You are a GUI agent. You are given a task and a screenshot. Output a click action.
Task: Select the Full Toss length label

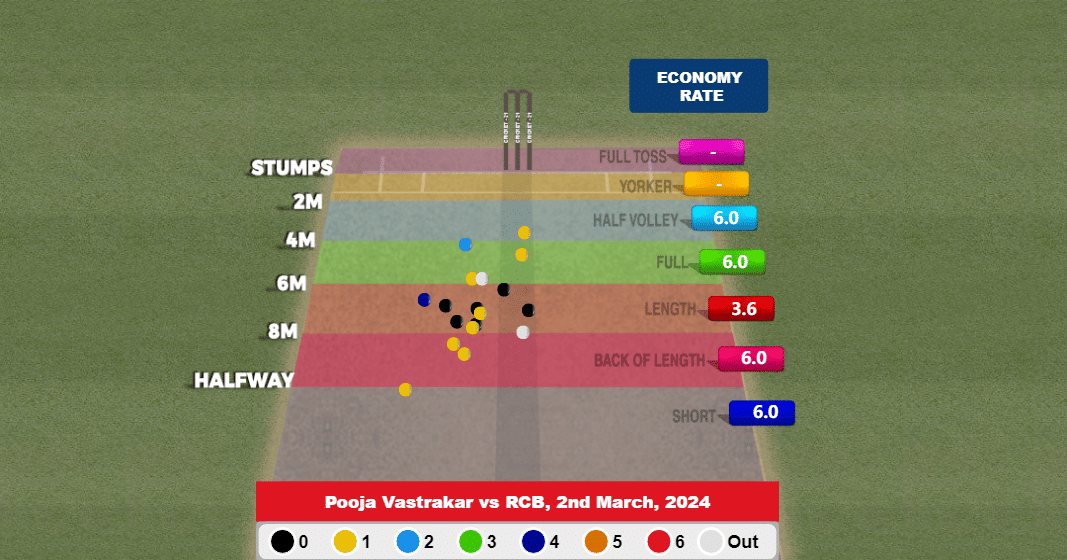pos(633,157)
